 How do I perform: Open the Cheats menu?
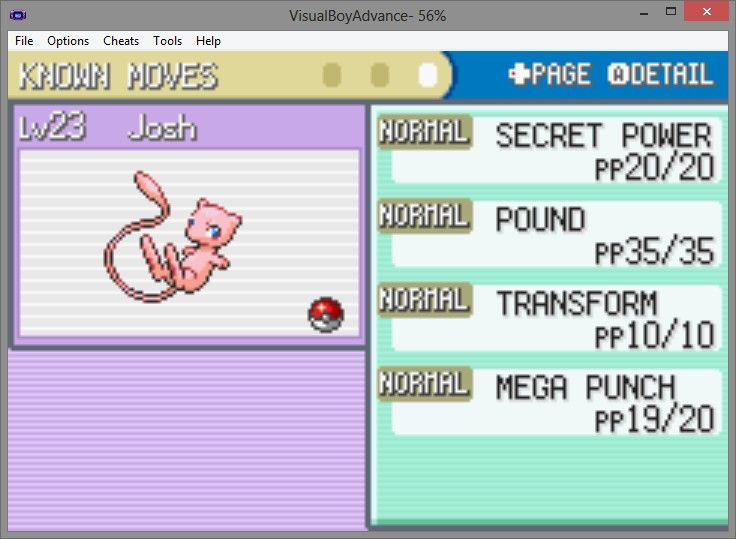[121, 41]
